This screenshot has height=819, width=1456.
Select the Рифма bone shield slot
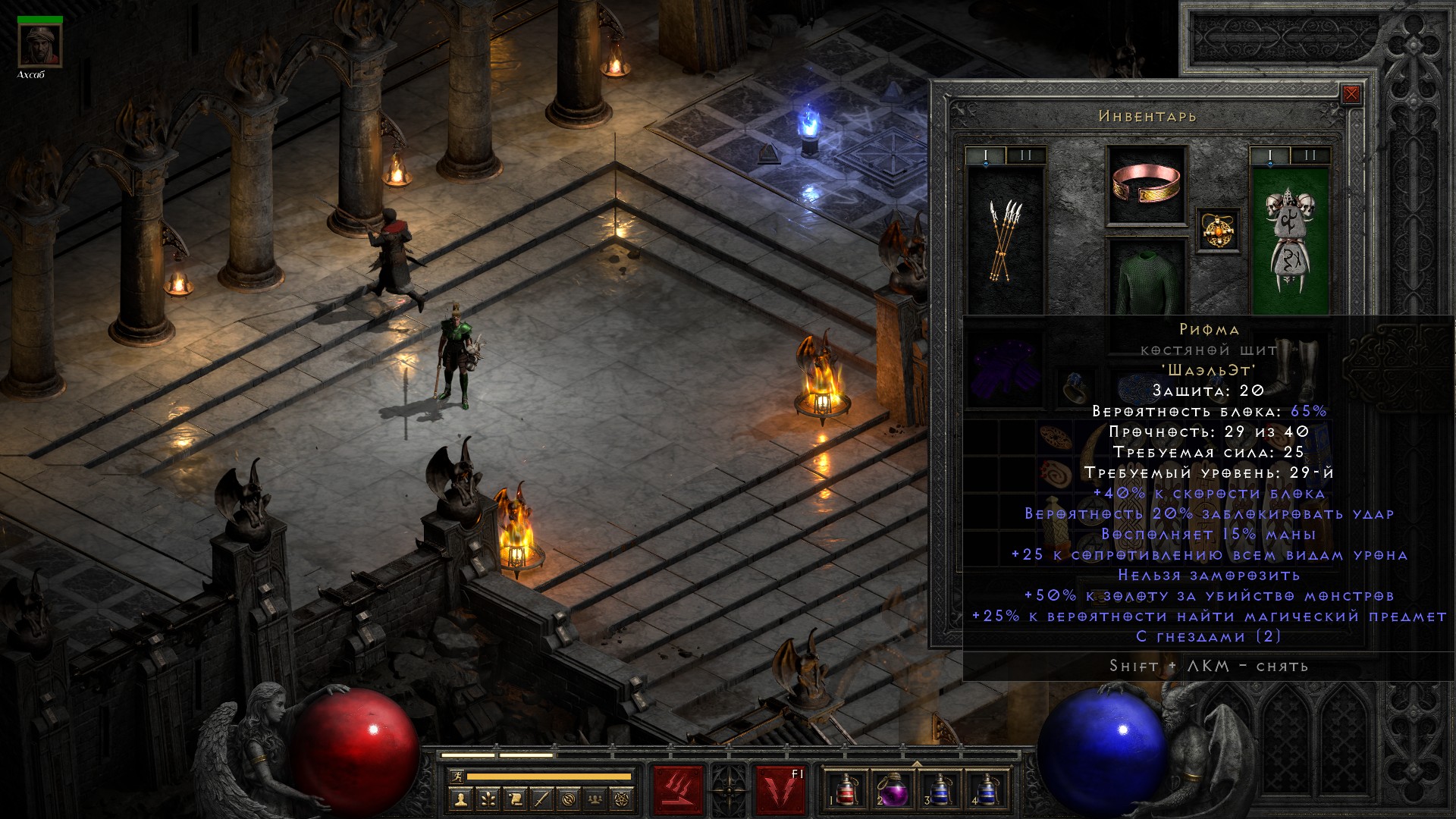point(1289,239)
